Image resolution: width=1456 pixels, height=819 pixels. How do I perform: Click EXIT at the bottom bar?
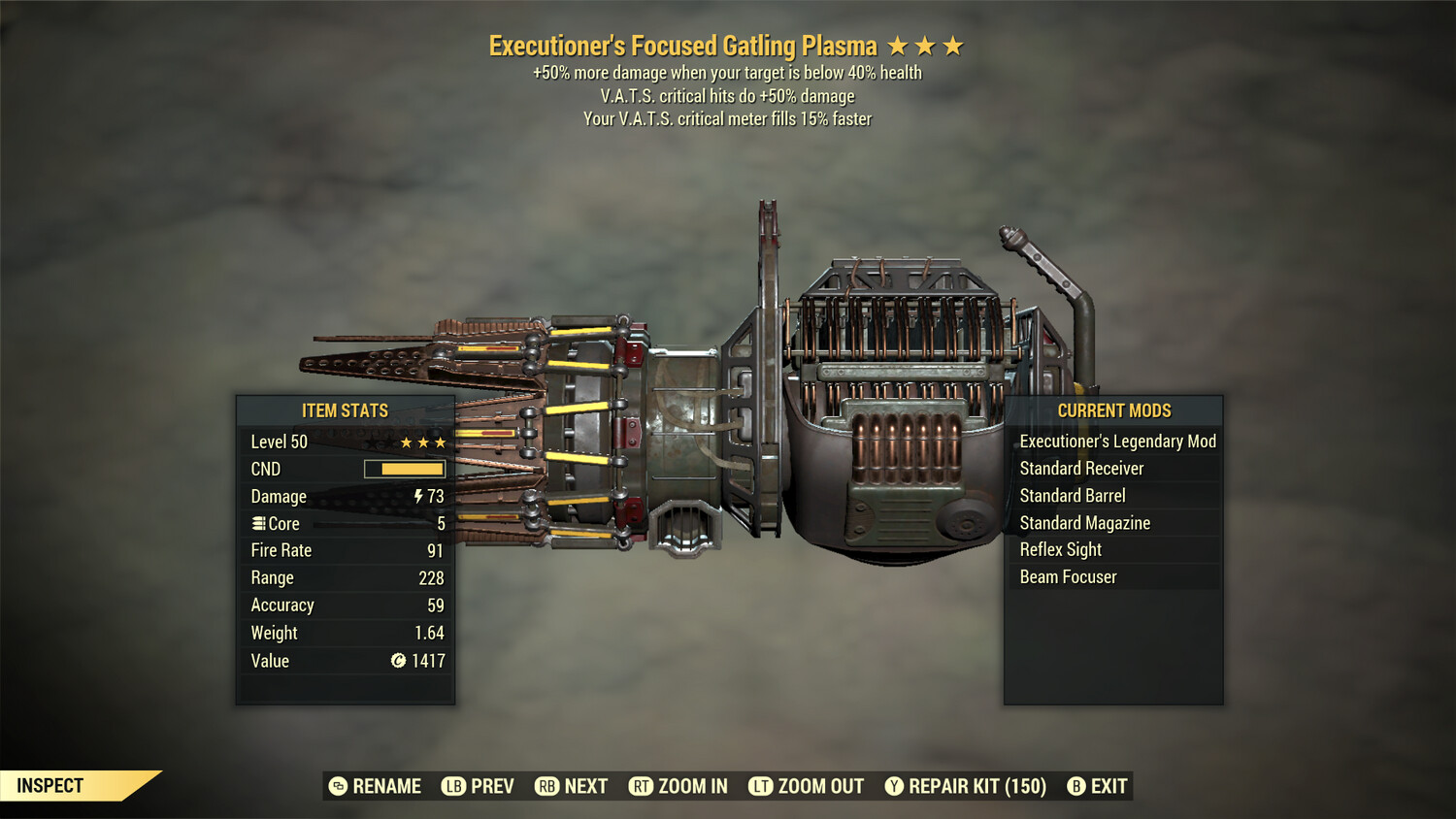pos(1108,786)
